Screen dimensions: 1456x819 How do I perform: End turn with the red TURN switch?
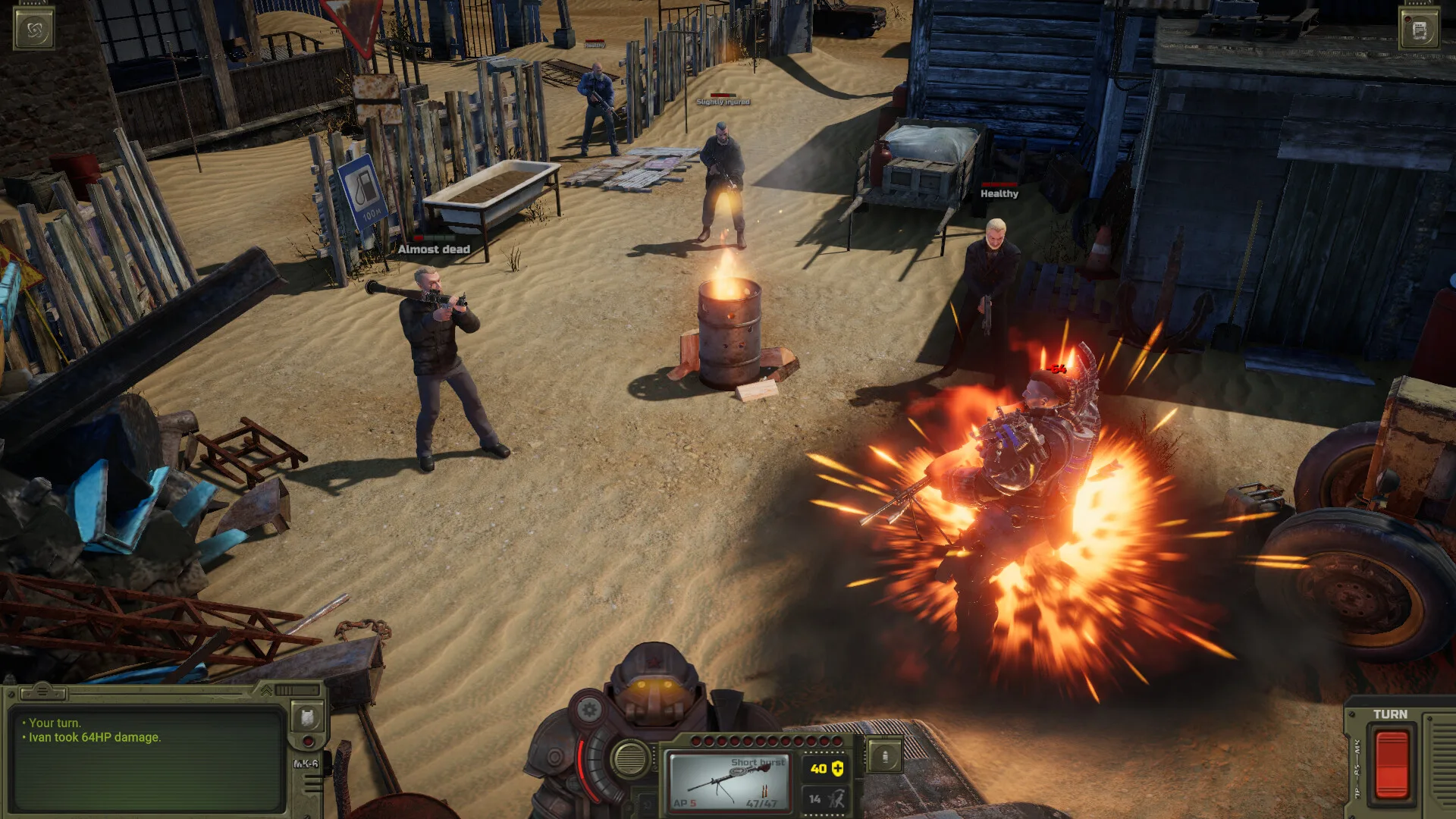click(x=1391, y=764)
